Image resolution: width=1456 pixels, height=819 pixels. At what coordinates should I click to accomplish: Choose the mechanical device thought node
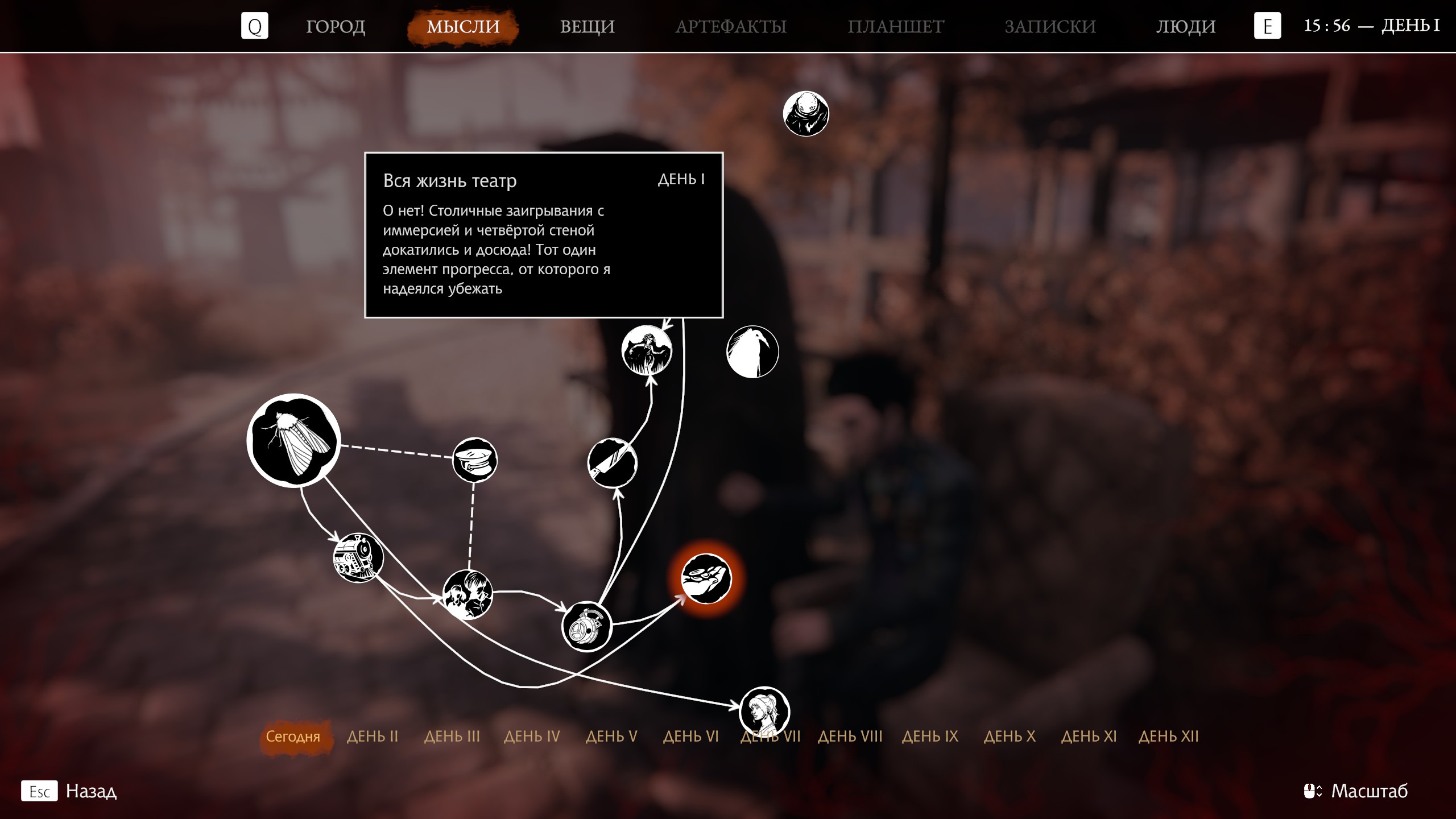pos(586,626)
